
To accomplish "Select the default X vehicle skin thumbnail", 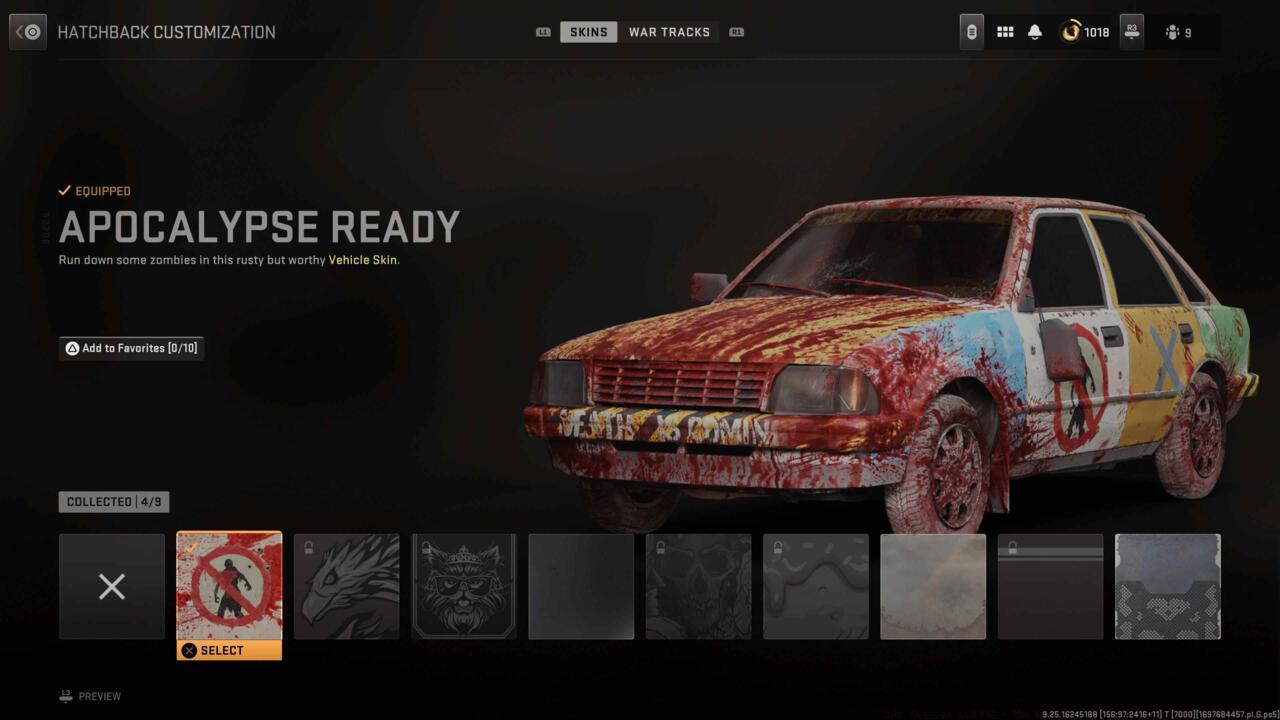I will pos(112,586).
